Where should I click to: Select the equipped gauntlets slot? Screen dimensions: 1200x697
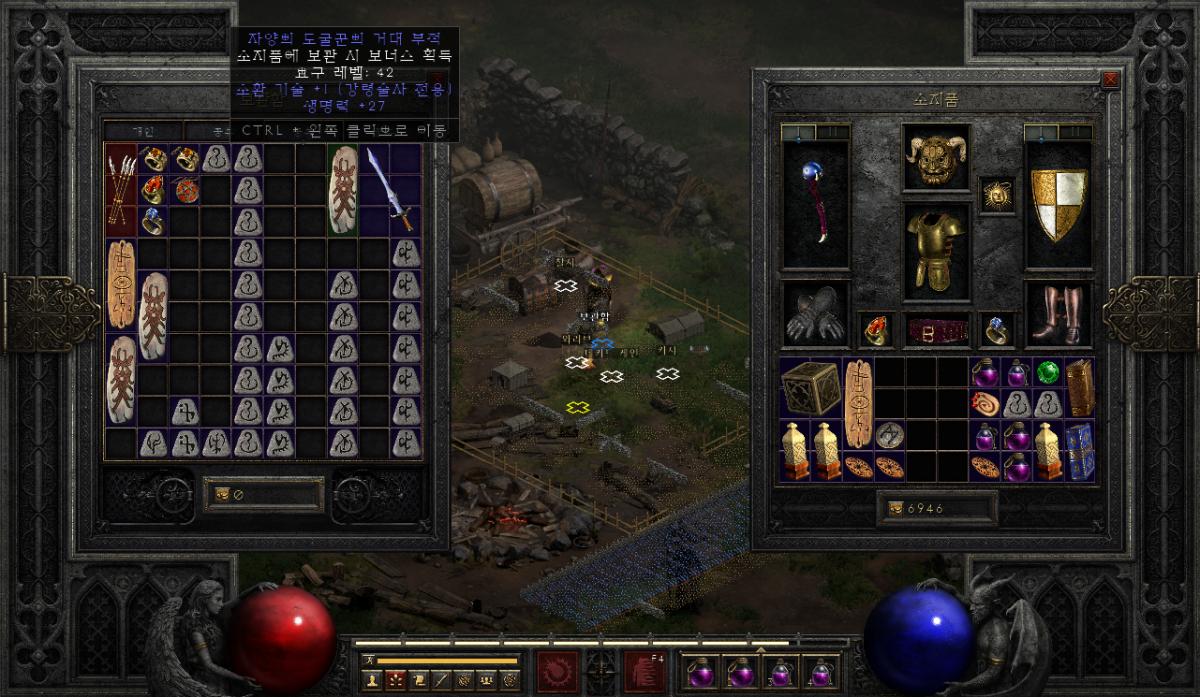click(815, 313)
